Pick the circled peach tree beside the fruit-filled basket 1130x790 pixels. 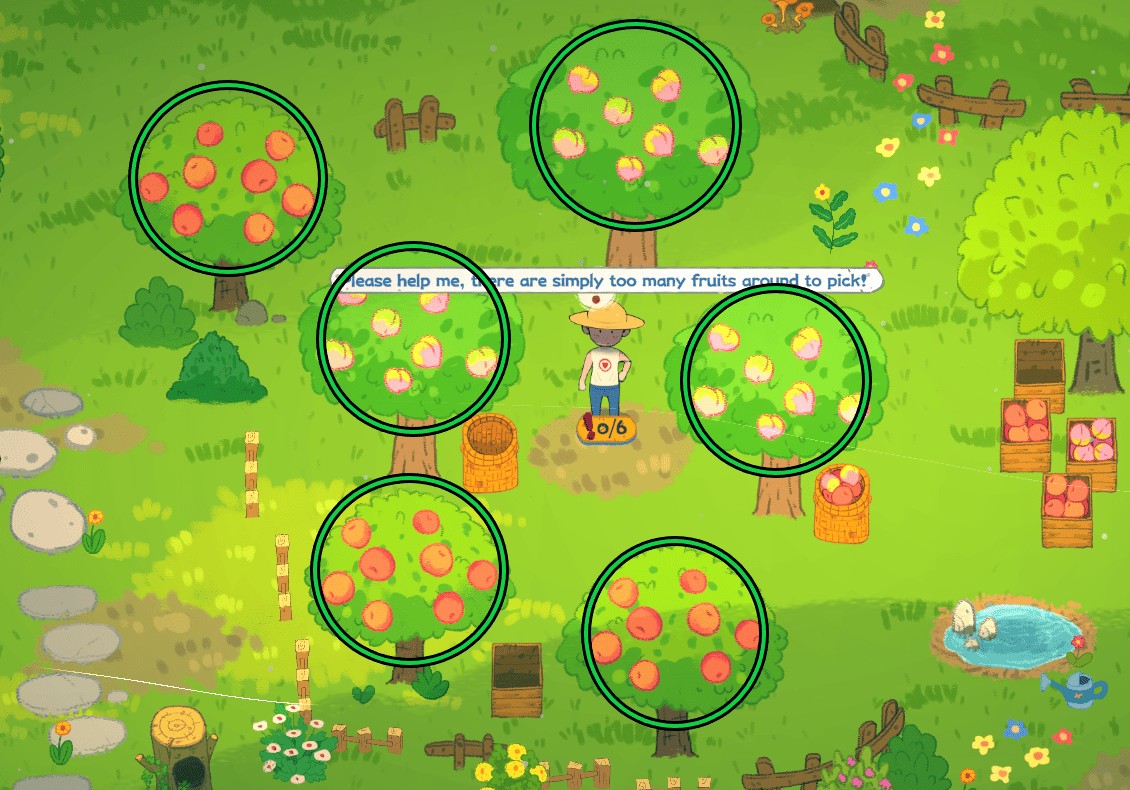(775, 381)
